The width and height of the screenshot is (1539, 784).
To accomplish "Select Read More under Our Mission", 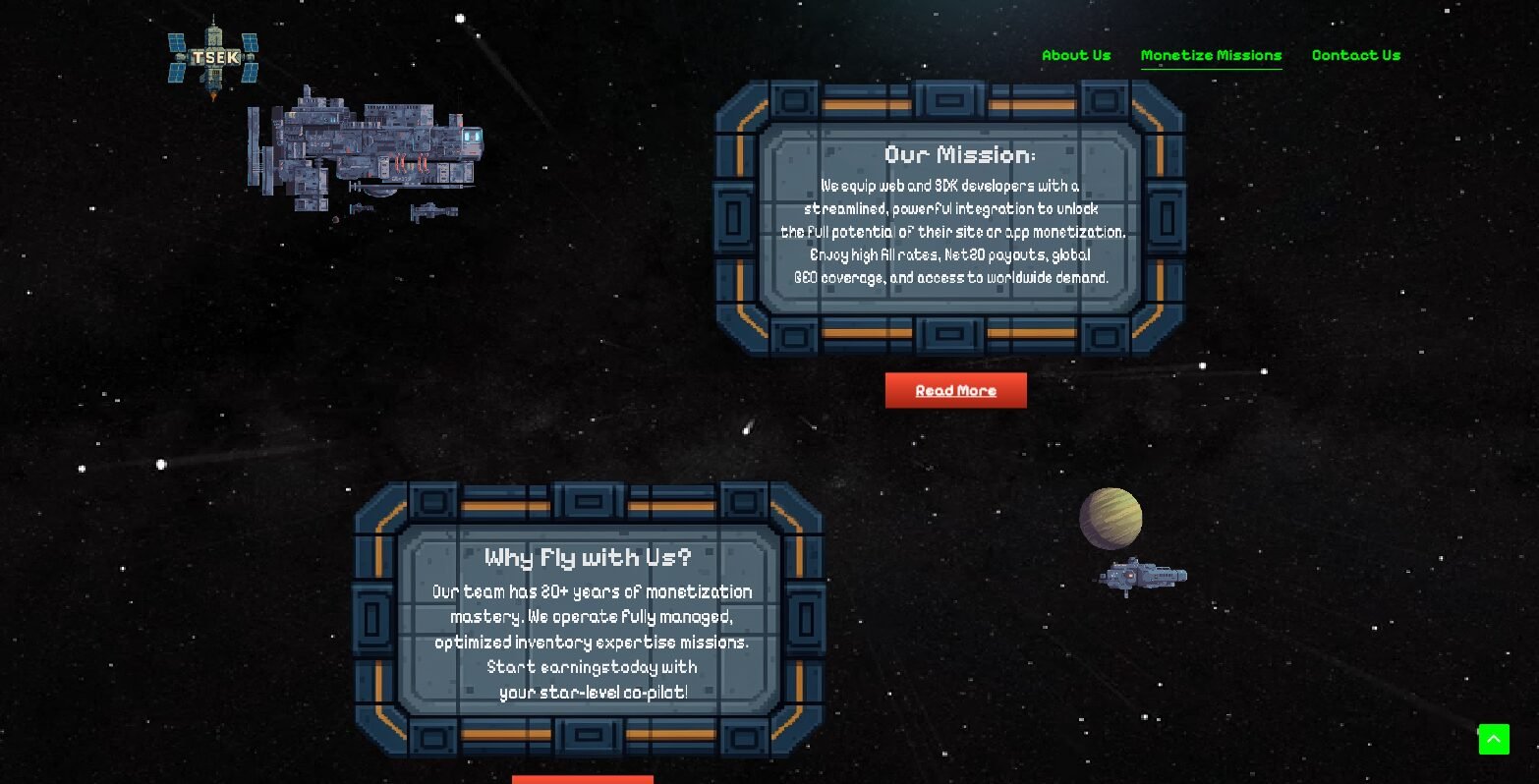I will pos(955,390).
